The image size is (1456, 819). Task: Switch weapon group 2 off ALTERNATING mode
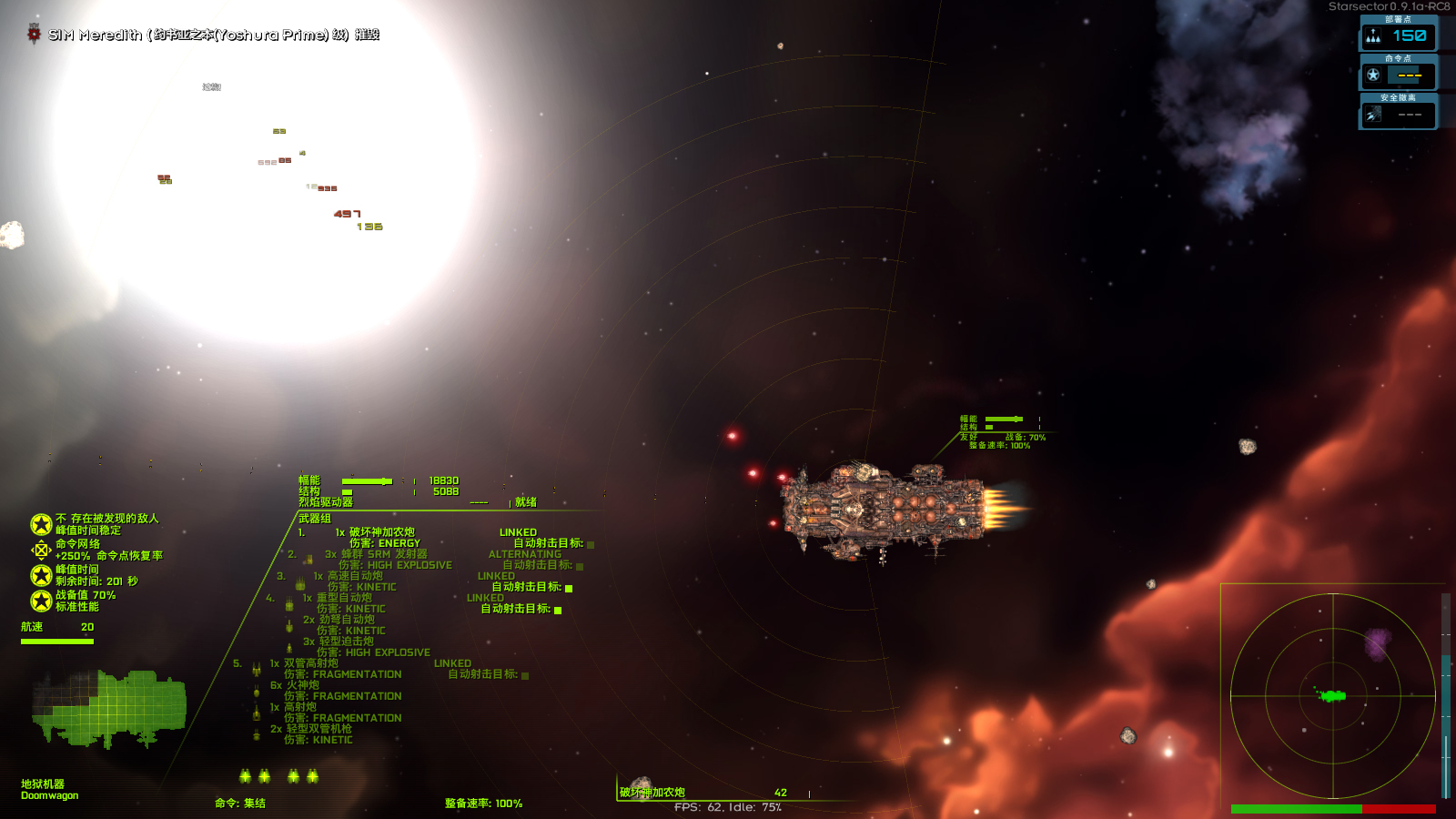(x=524, y=553)
